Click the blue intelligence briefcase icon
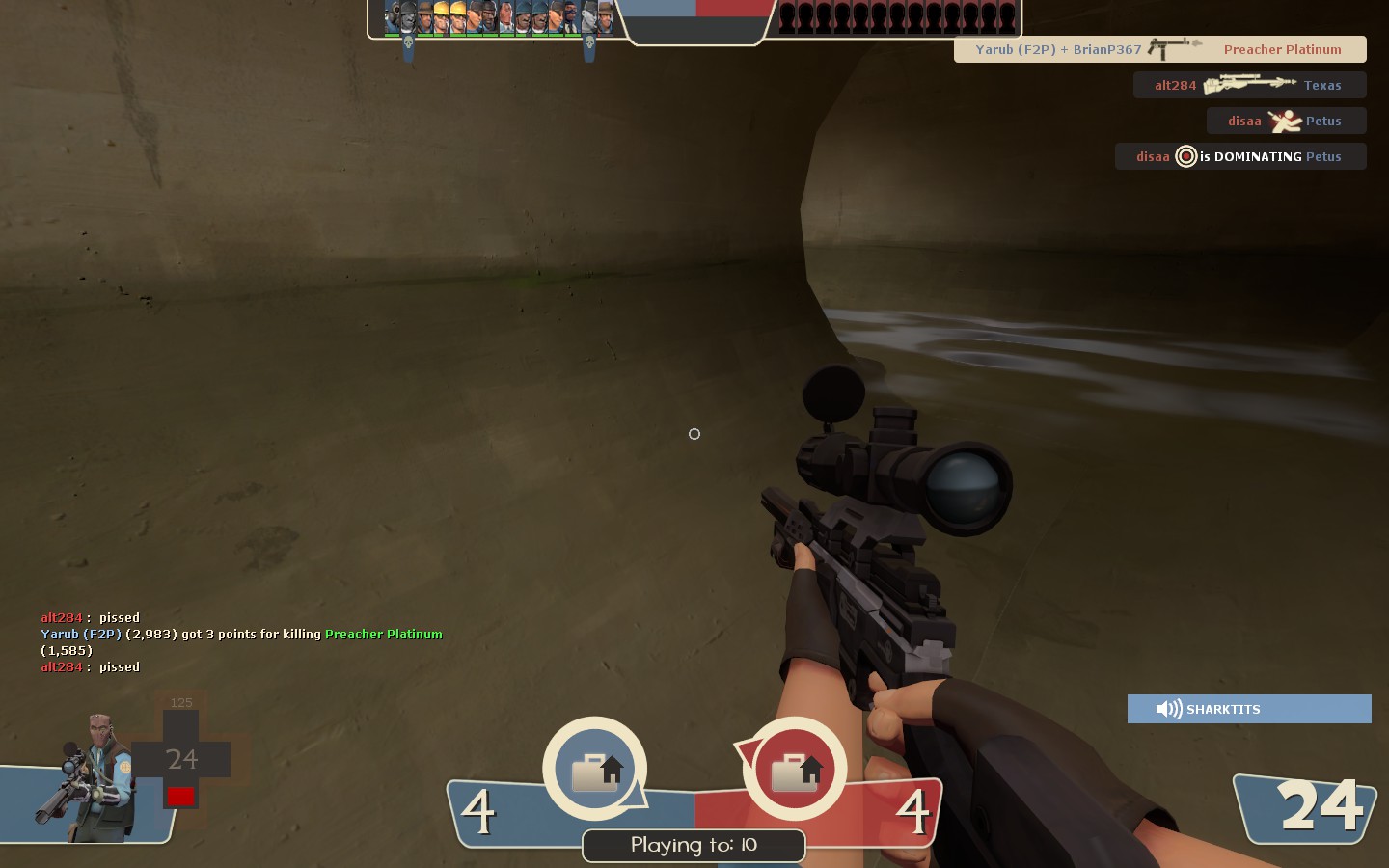 (x=595, y=767)
